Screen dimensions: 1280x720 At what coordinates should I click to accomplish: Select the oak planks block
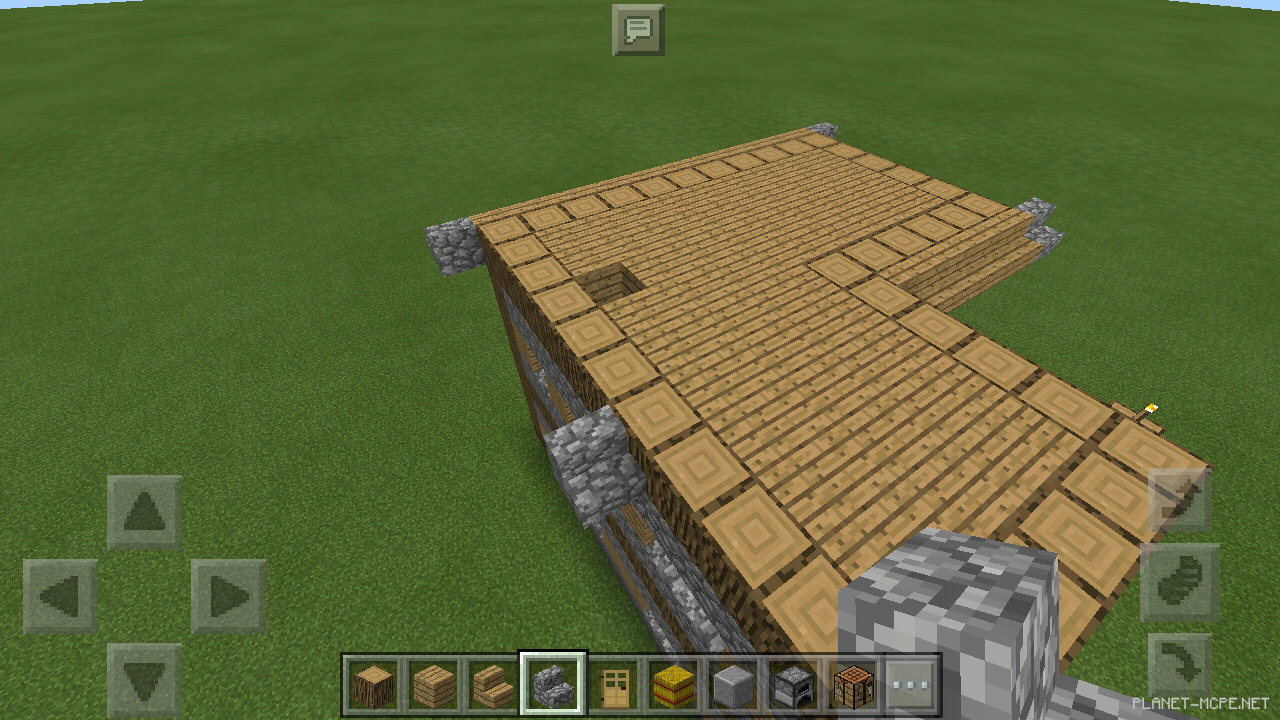click(x=433, y=685)
